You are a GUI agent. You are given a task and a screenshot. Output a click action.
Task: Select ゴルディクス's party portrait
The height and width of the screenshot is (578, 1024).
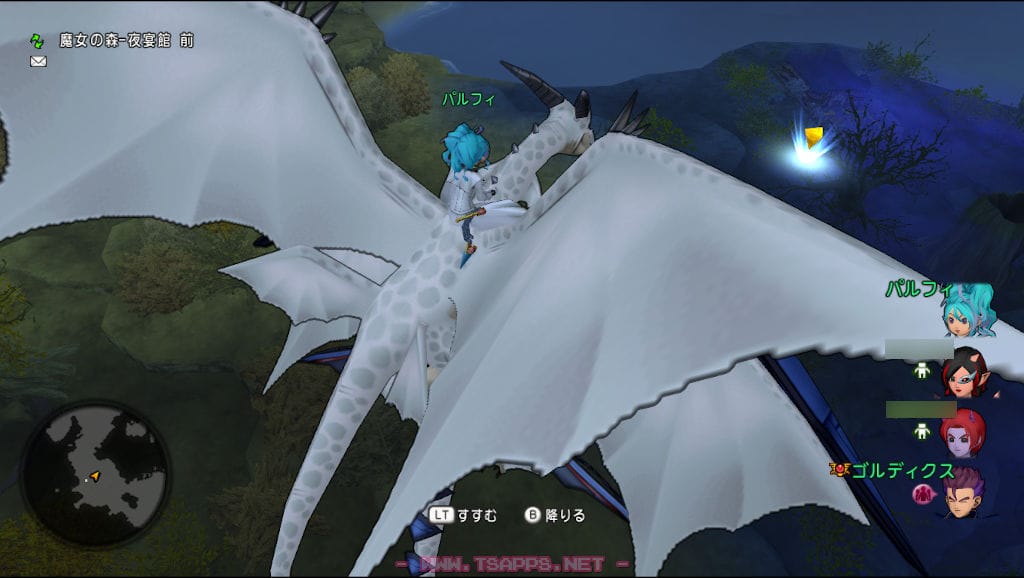tap(965, 493)
